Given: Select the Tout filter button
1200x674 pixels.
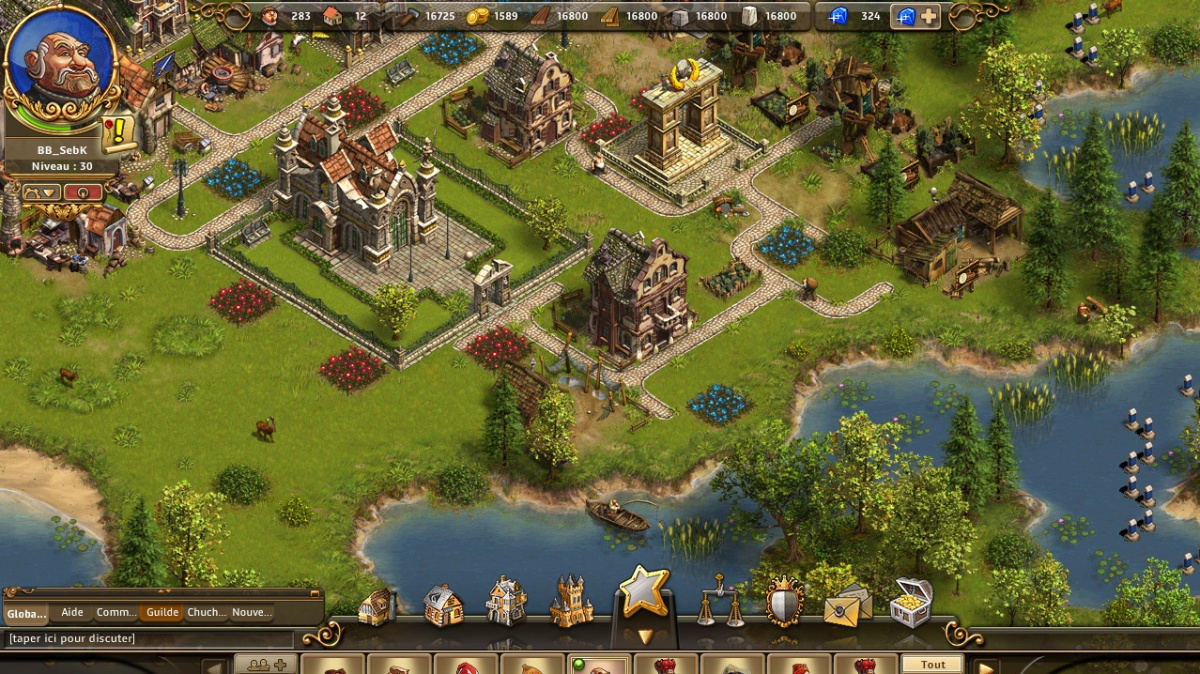Looking at the screenshot, I should pyautogui.click(x=933, y=664).
